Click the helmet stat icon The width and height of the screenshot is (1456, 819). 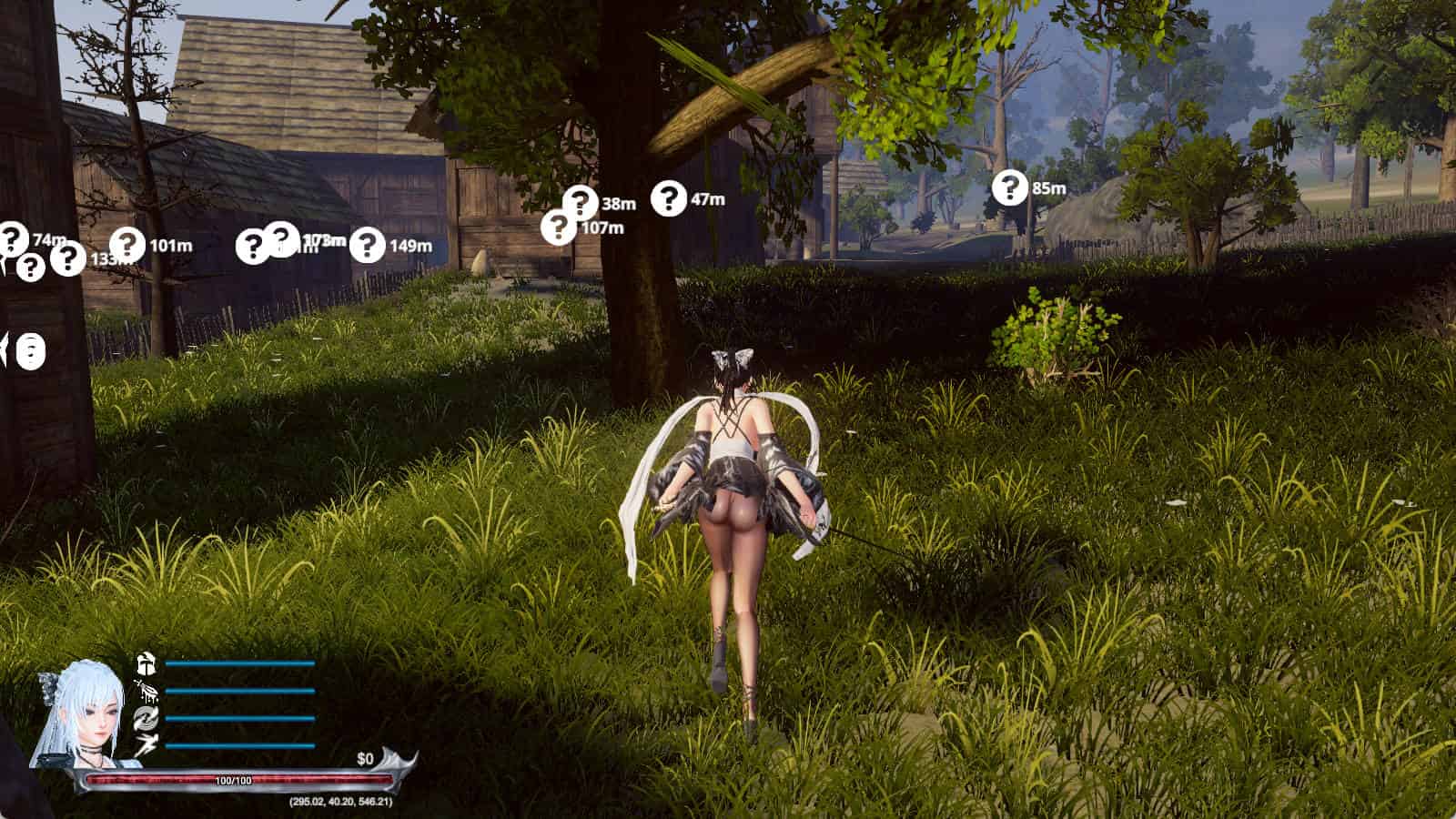pyautogui.click(x=146, y=663)
